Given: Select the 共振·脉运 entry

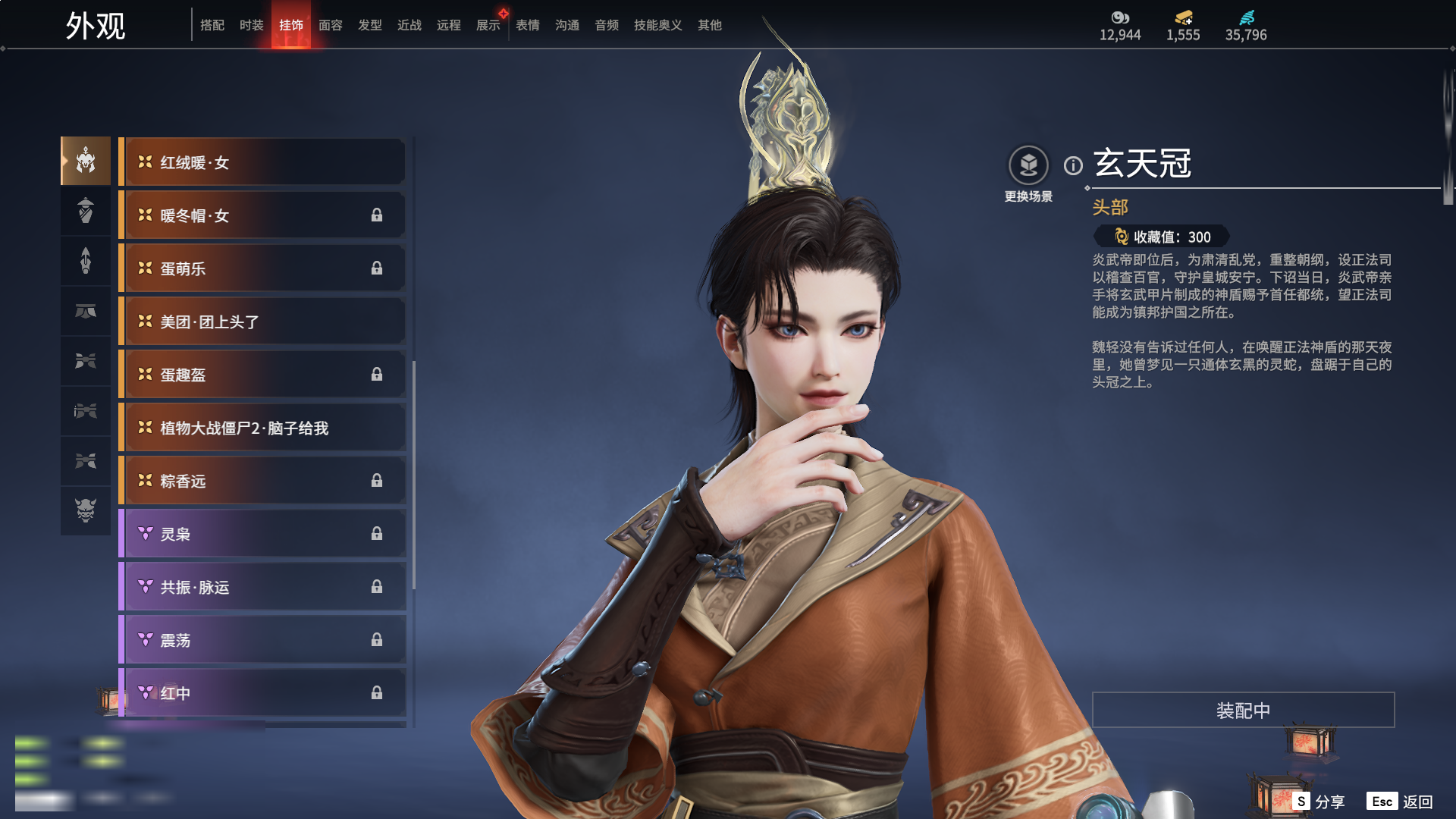Looking at the screenshot, I should coord(262,587).
